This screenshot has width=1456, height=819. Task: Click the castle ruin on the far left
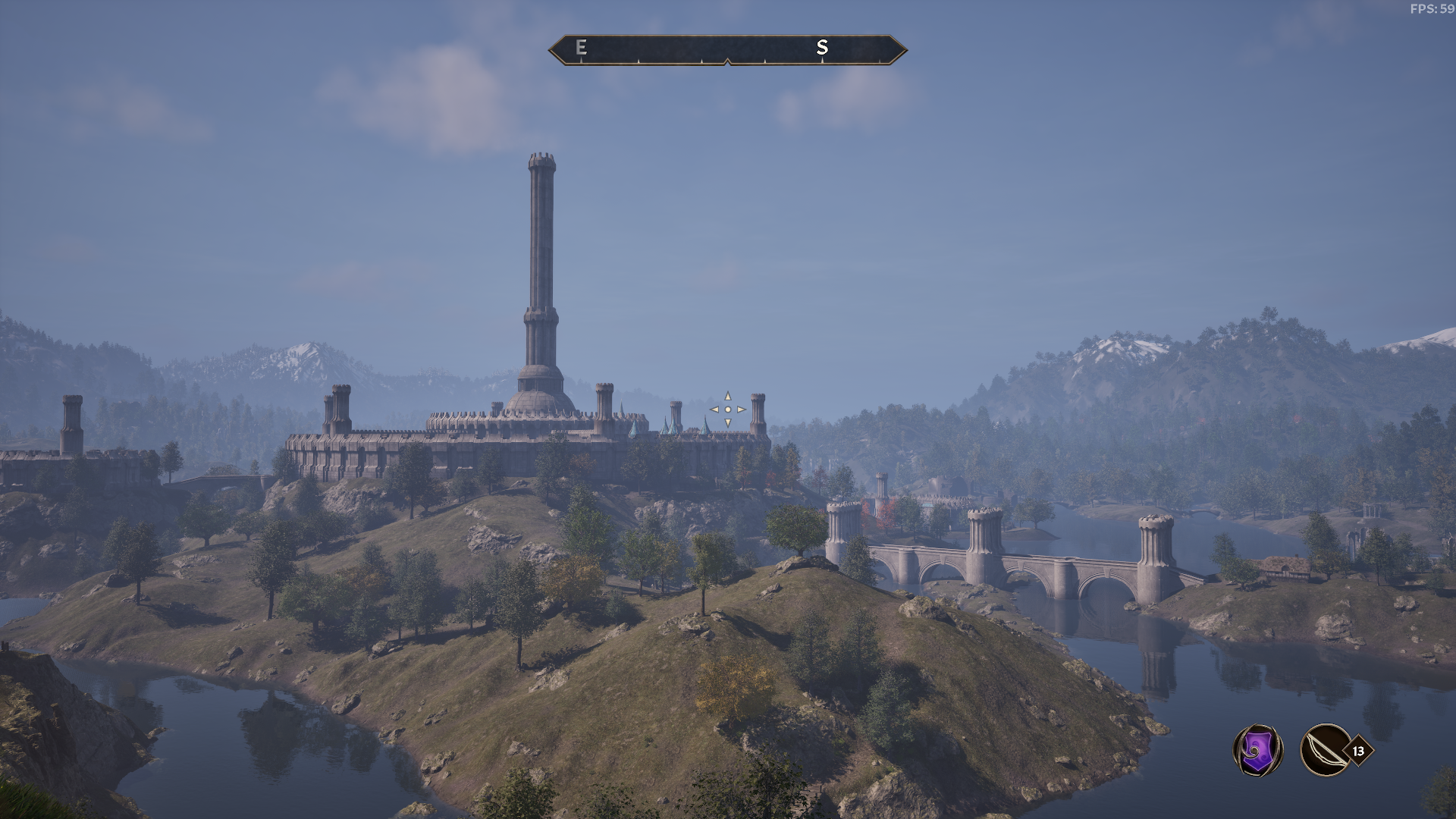point(68,440)
